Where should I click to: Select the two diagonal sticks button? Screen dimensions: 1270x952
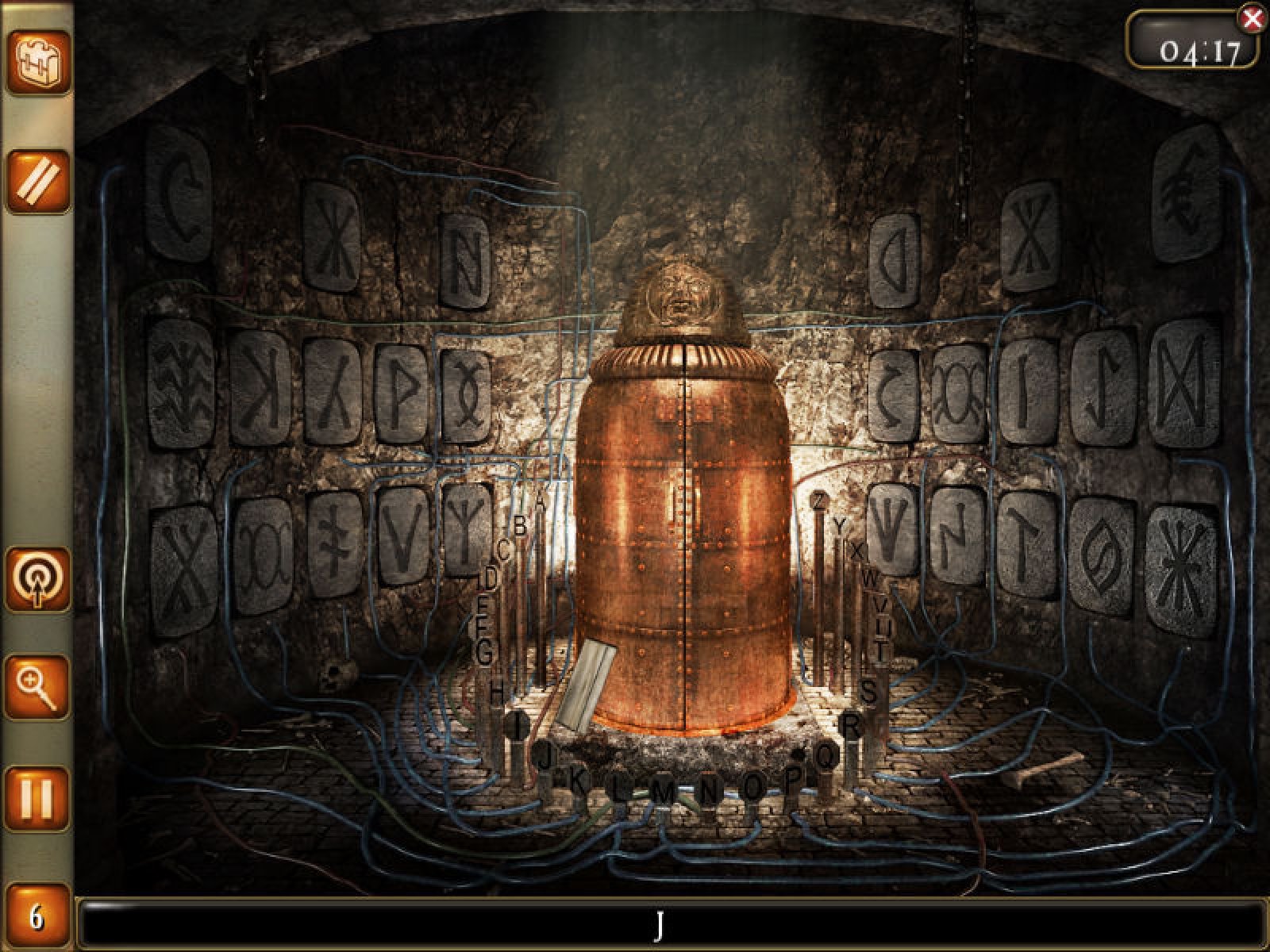[x=38, y=182]
